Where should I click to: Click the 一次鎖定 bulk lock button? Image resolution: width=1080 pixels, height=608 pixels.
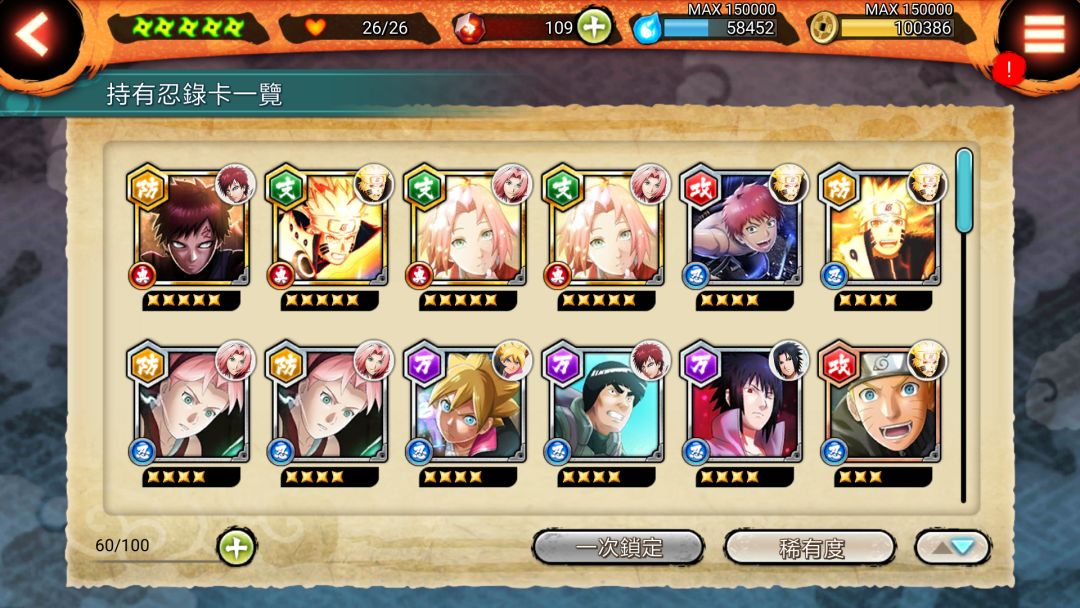coord(618,547)
